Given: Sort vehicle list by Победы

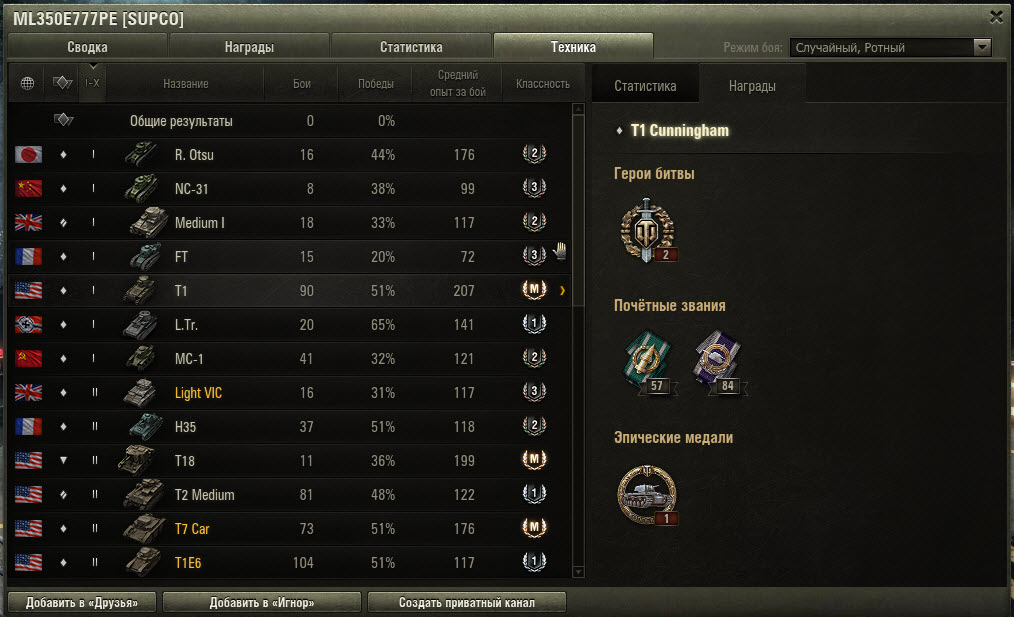Looking at the screenshot, I should pyautogui.click(x=375, y=84).
